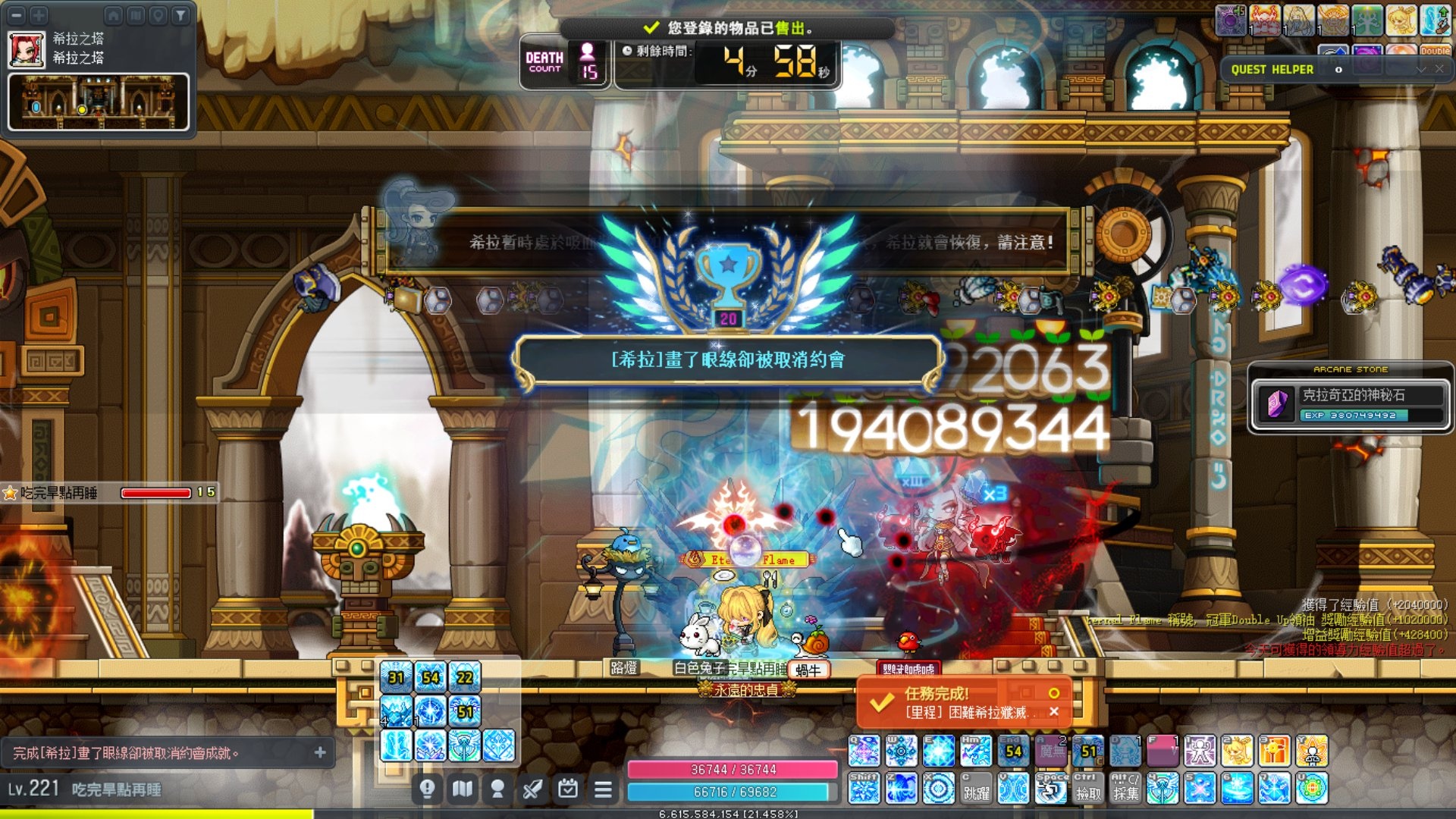The image size is (1456, 819).
Task: Click the 採集 gather key slot
Action: coord(1125,788)
